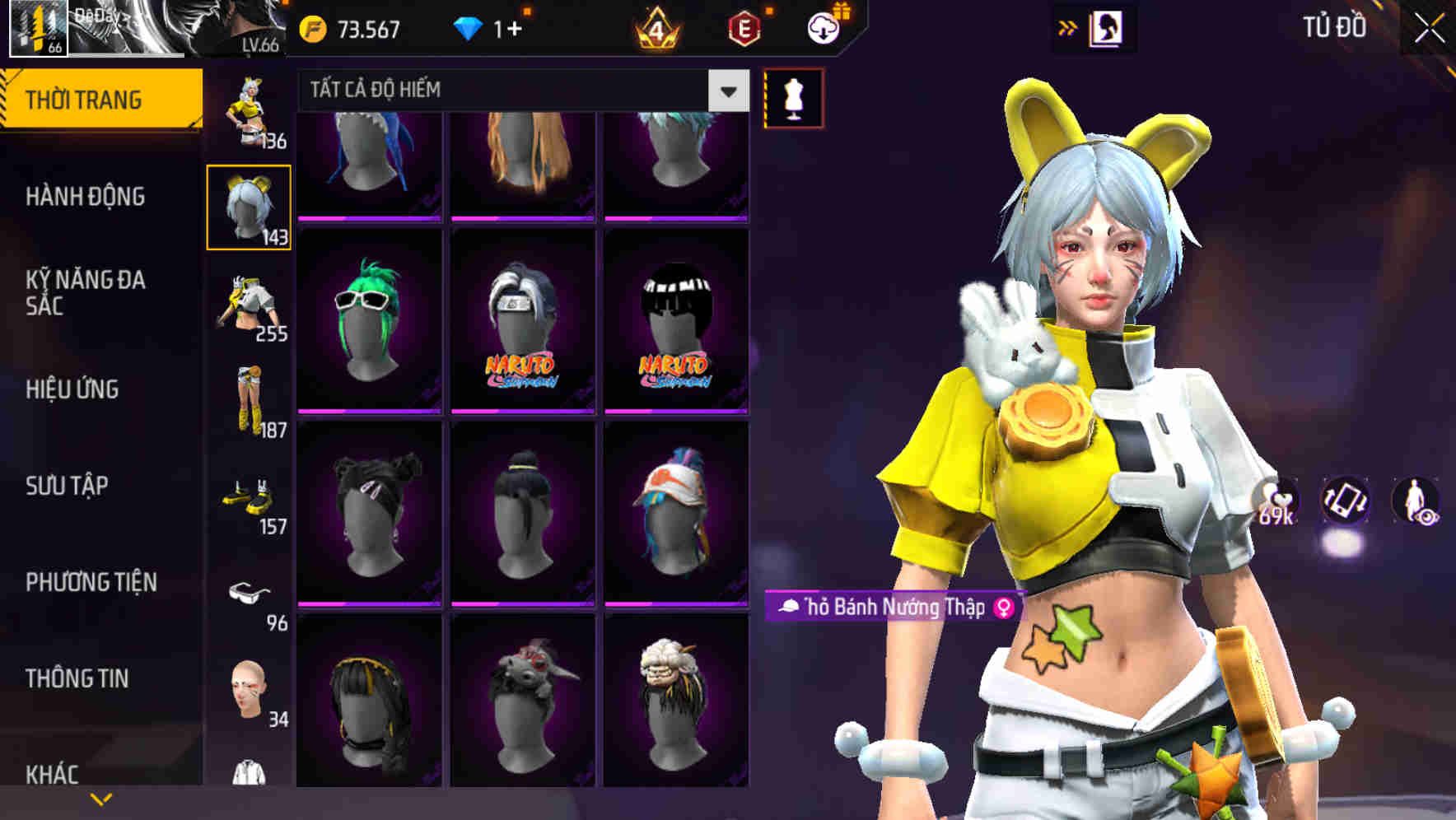Toggle the female gender symbol on the name tag

pos(1010,608)
